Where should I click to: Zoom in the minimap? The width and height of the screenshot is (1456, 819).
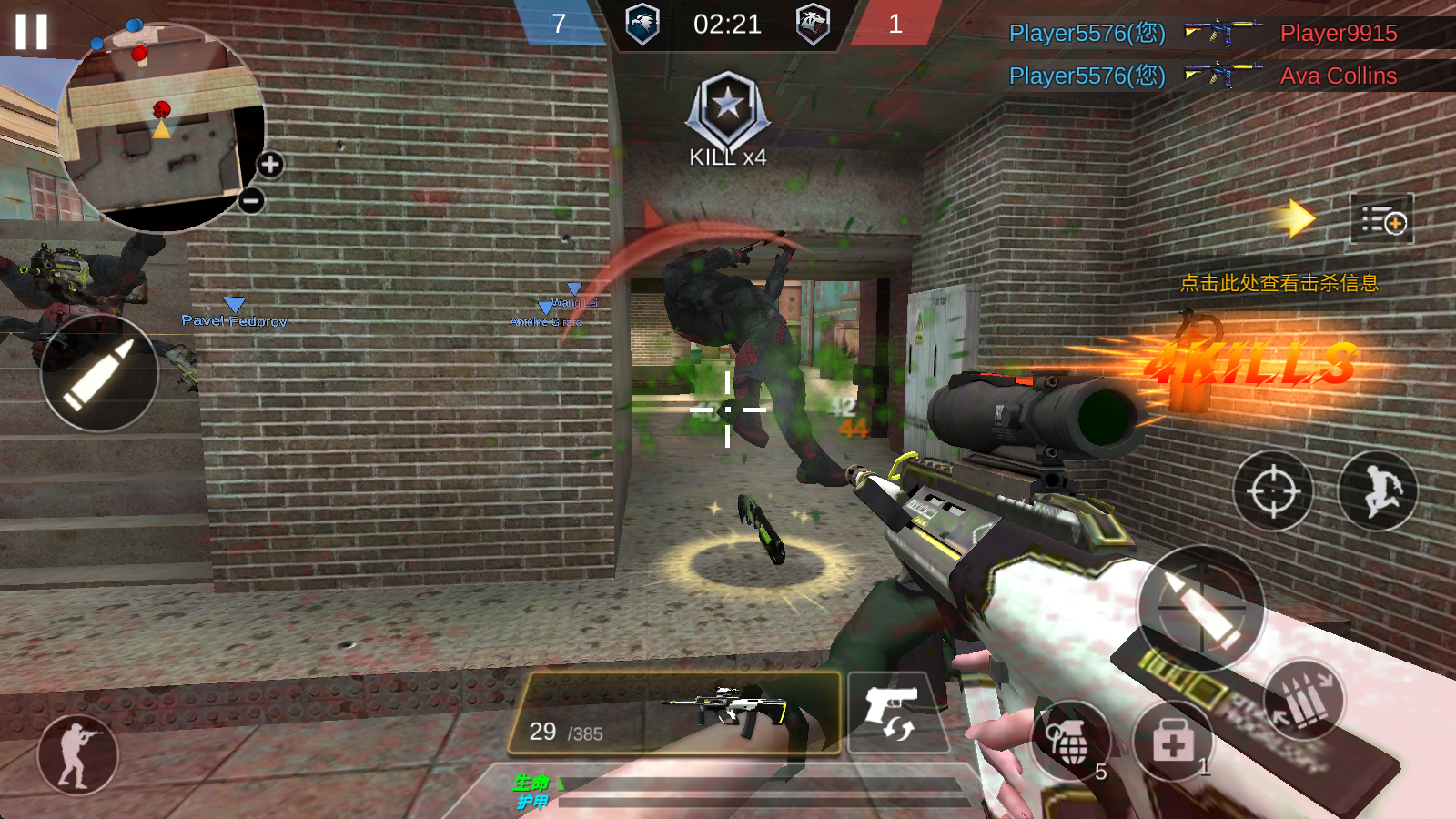click(270, 165)
